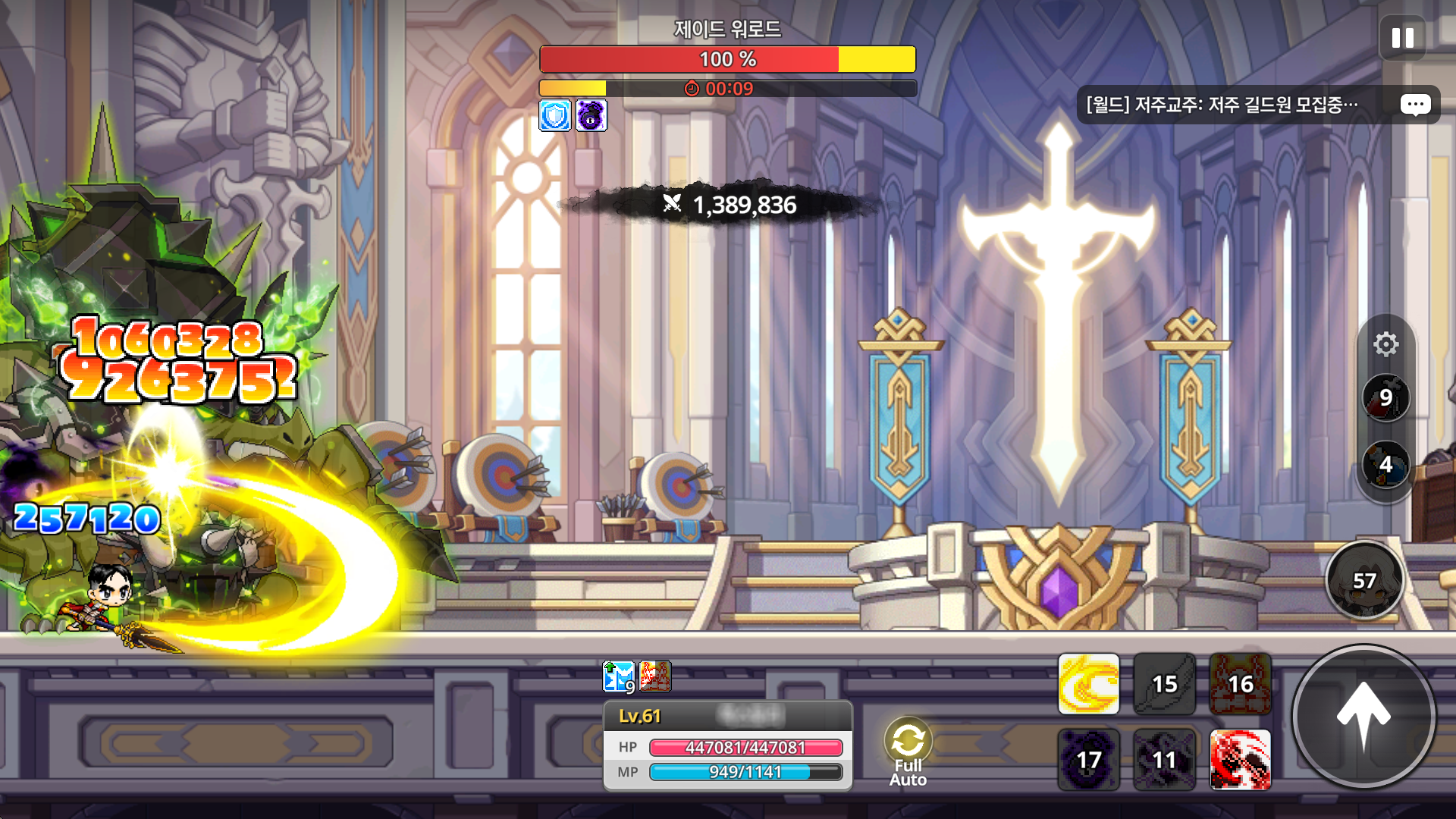The image size is (1456, 819).
Task: Toggle the Full Auto battle button
Action: tap(908, 751)
